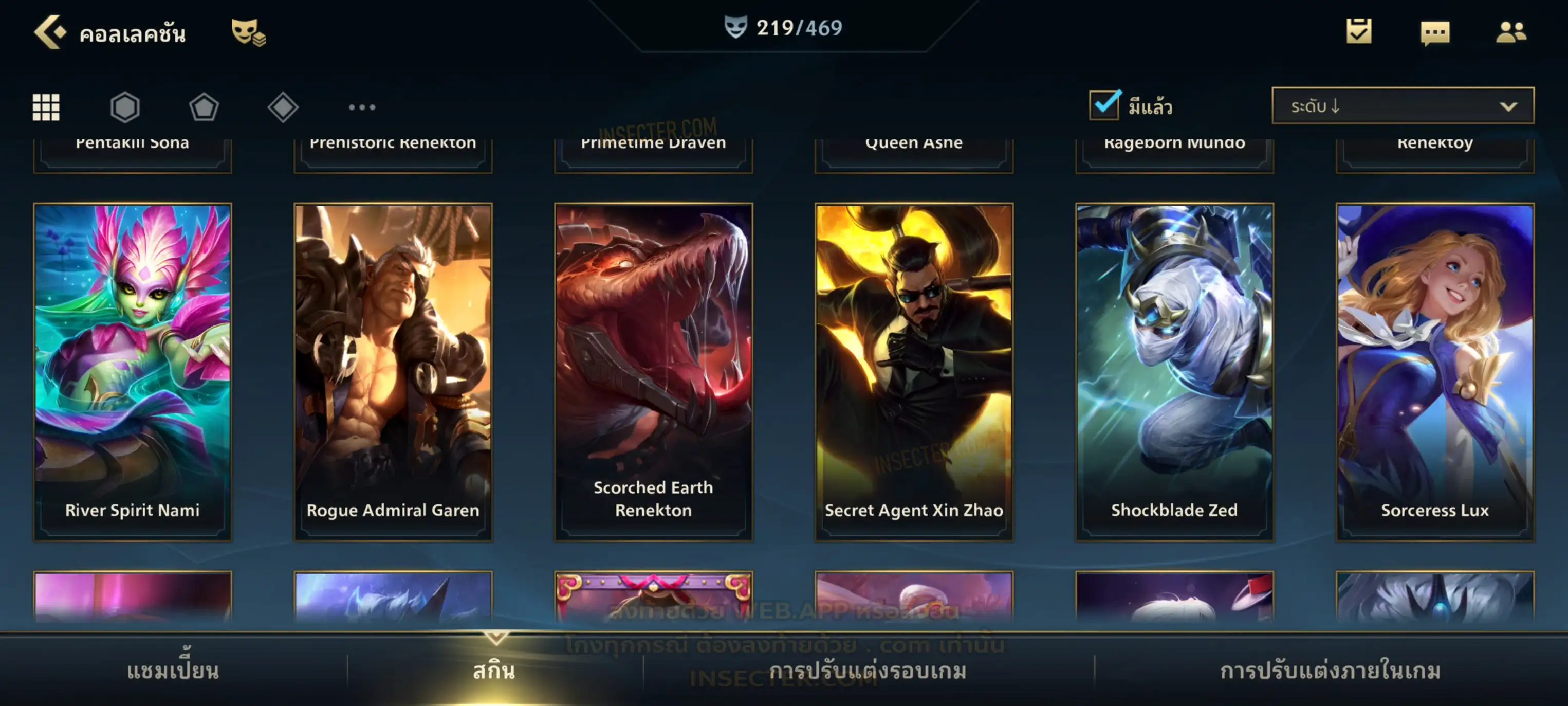Show more filters via three dots

tap(362, 107)
